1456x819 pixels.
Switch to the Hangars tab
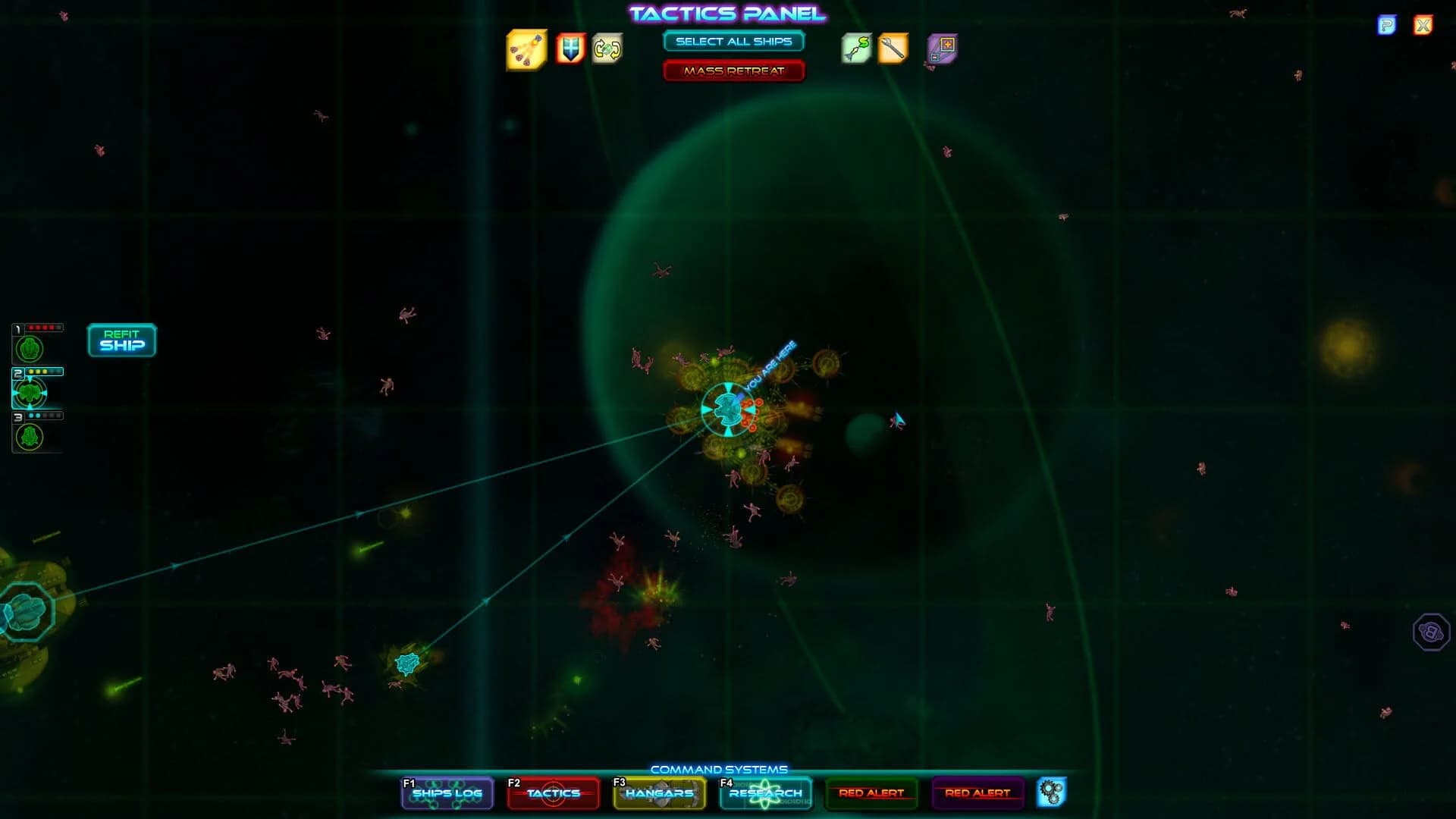click(658, 793)
